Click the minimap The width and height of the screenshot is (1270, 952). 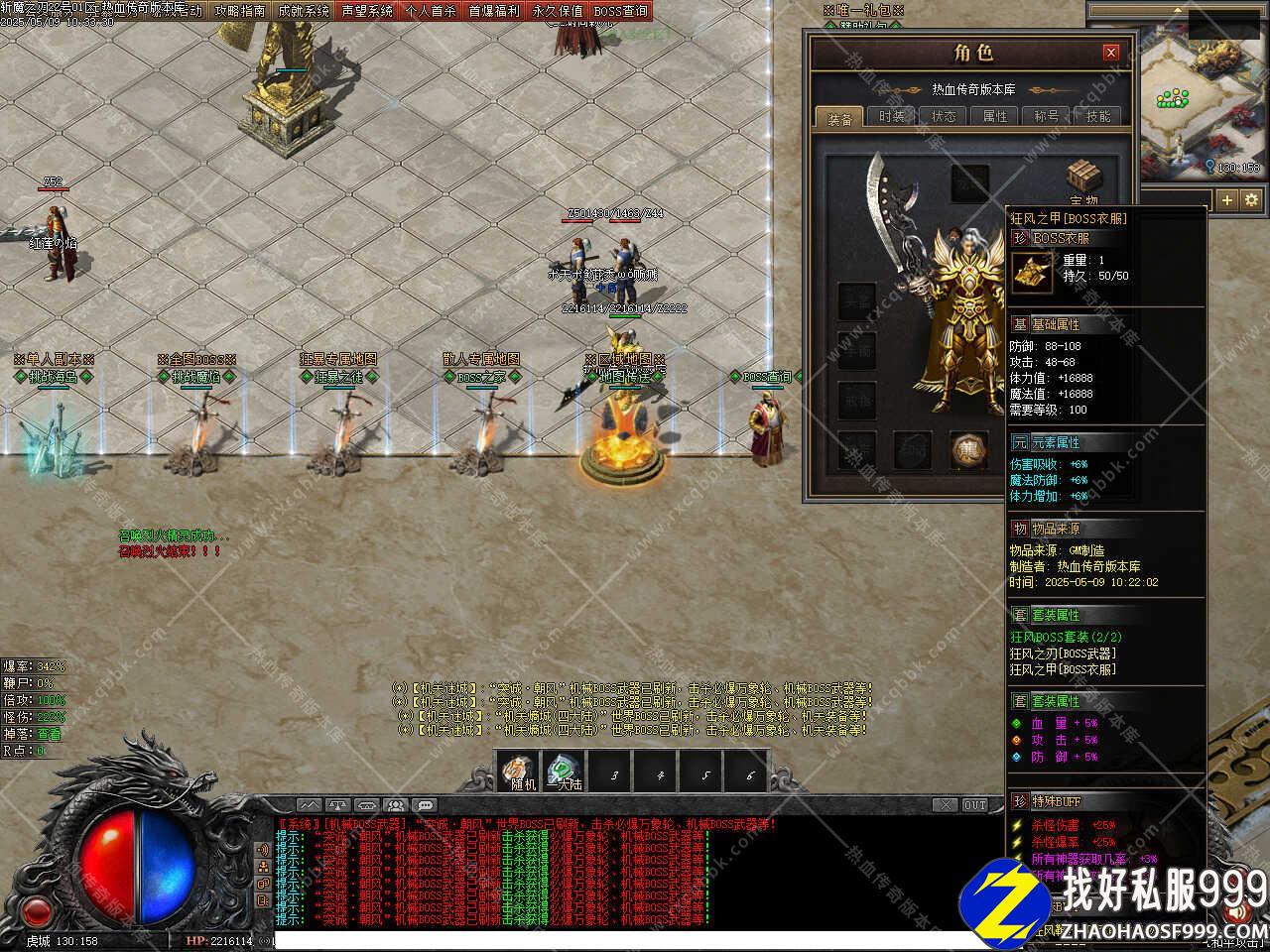[1200, 99]
